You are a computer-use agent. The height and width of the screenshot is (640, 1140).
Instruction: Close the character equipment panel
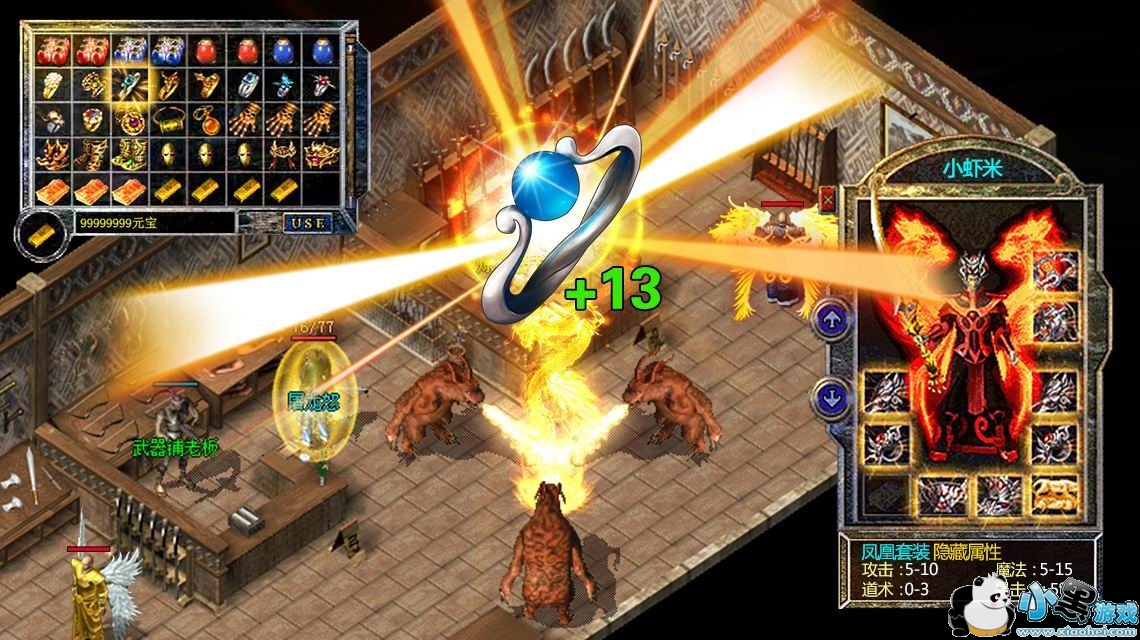[x=828, y=199]
